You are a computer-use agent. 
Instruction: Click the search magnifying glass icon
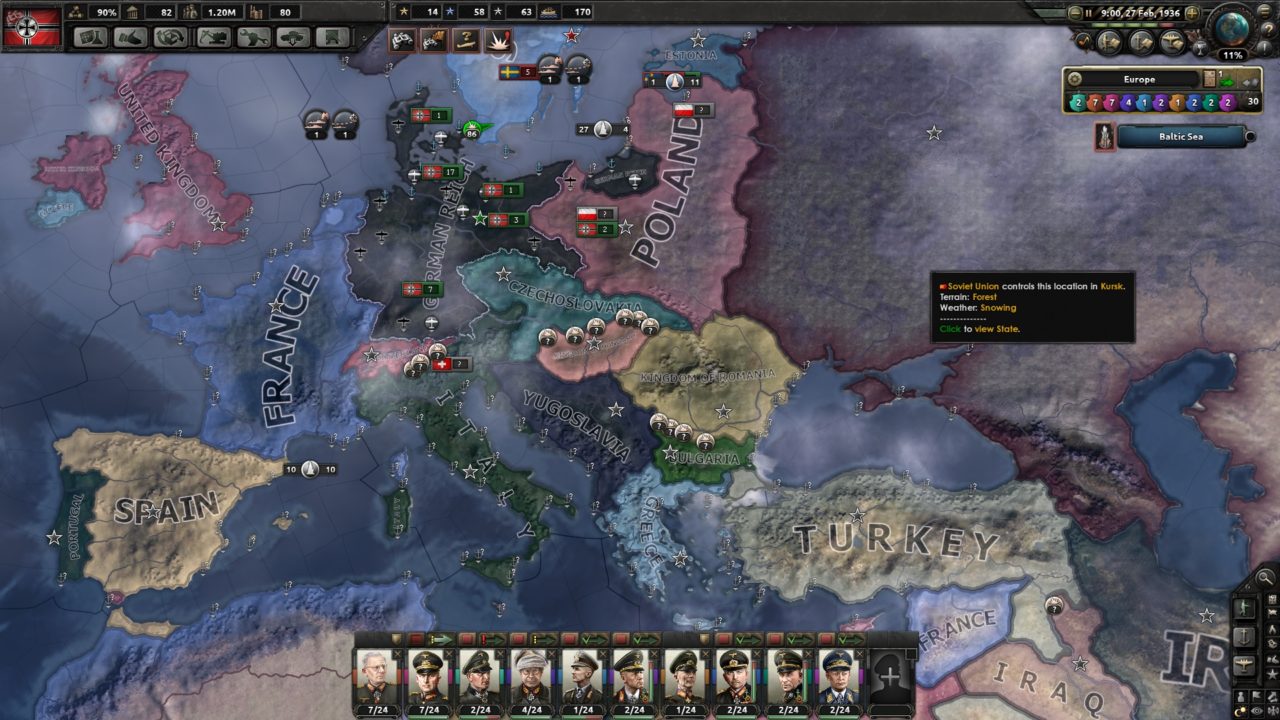click(x=1265, y=577)
